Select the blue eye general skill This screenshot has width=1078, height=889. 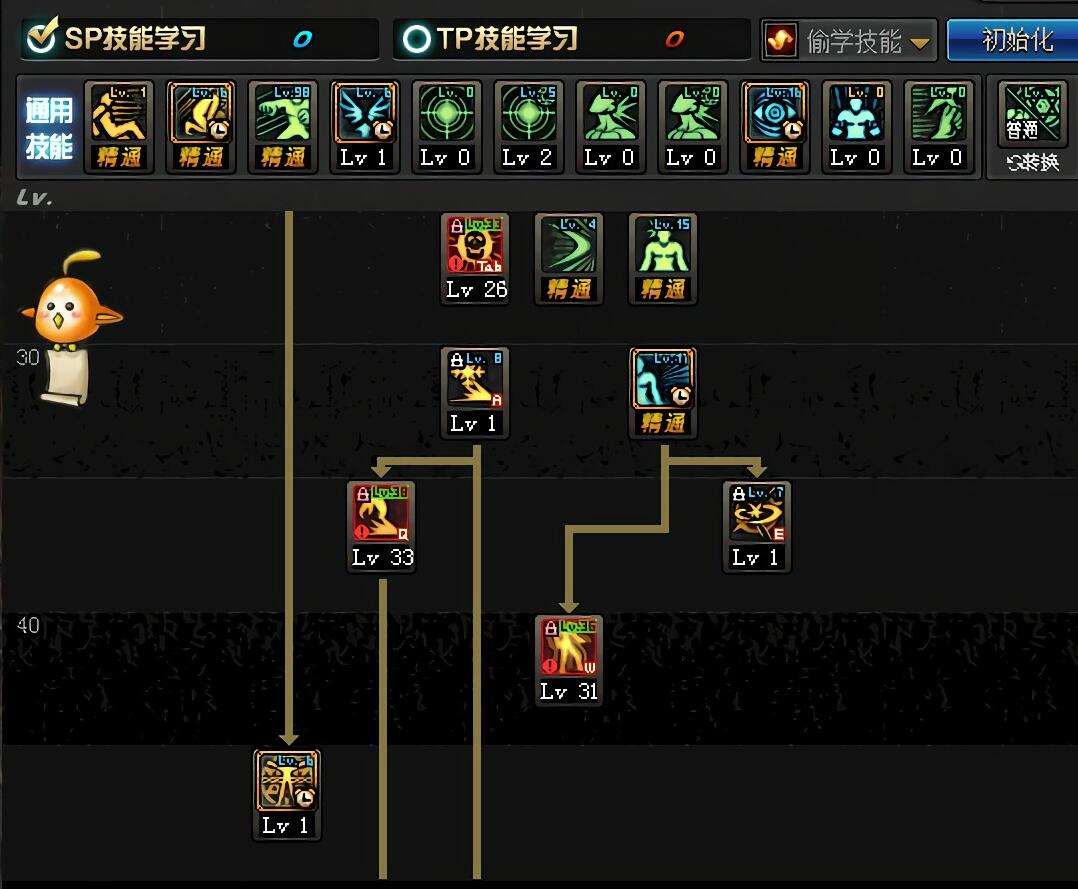775,117
